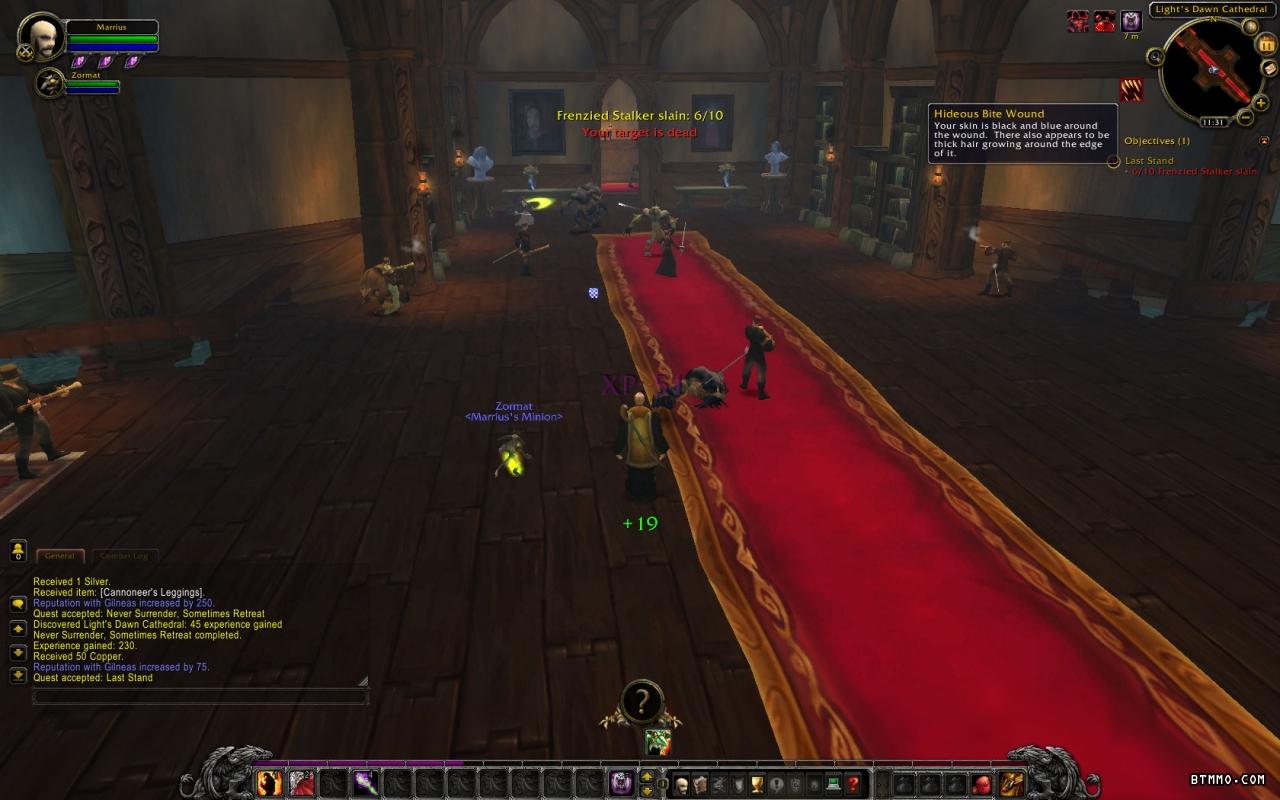Image resolution: width=1280 pixels, height=800 pixels.
Task: Open the chat speech bubble menu button
Action: tap(18, 605)
